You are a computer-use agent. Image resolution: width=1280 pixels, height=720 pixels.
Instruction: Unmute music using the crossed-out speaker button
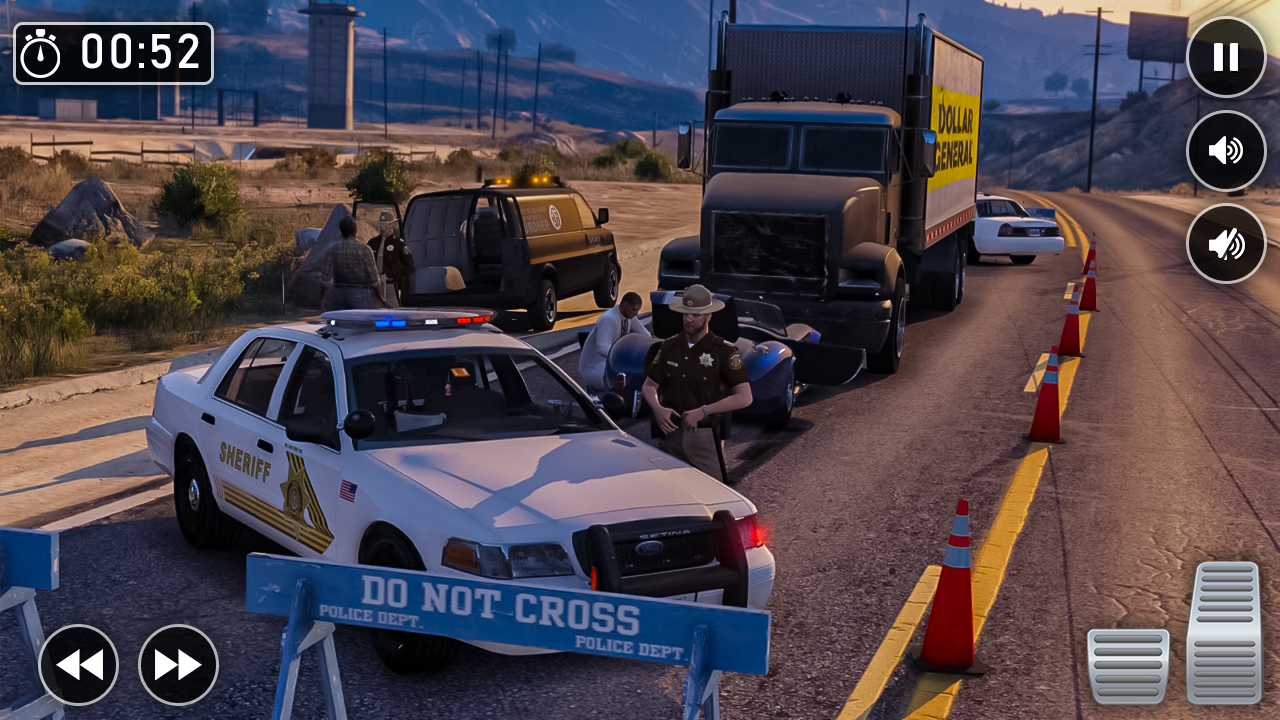pos(1225,244)
